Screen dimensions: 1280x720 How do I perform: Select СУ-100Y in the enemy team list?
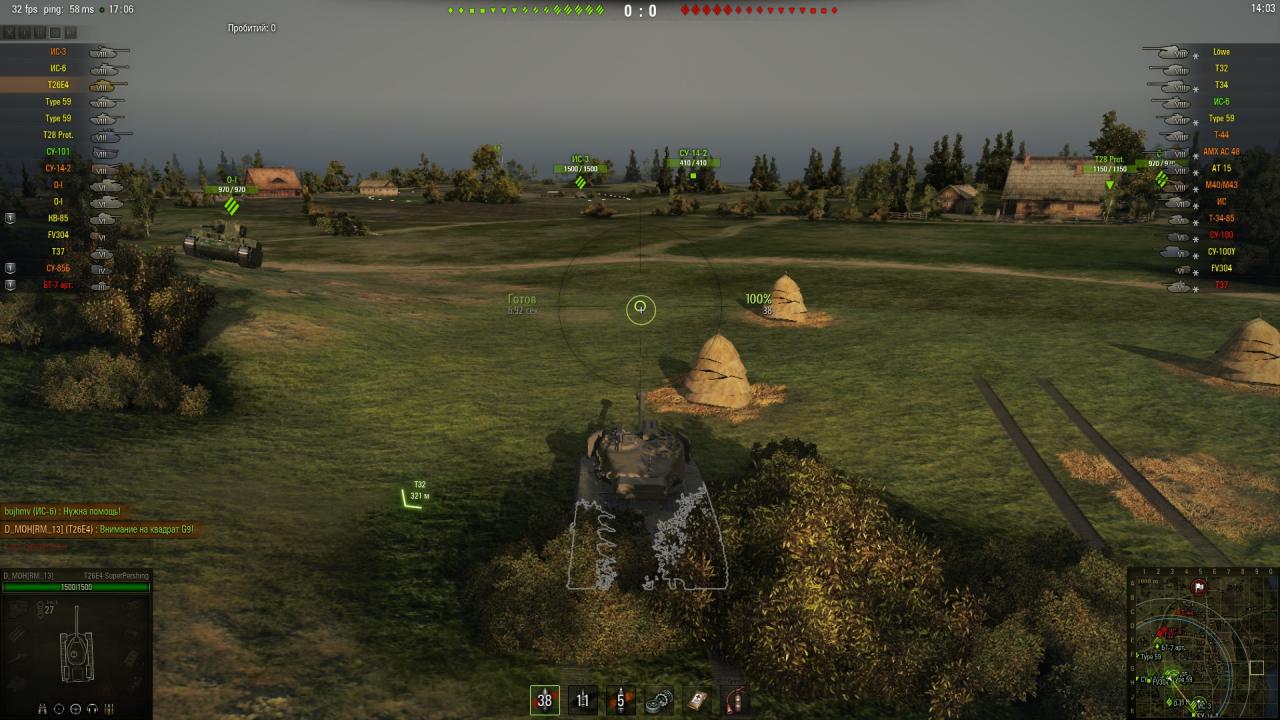(1221, 252)
